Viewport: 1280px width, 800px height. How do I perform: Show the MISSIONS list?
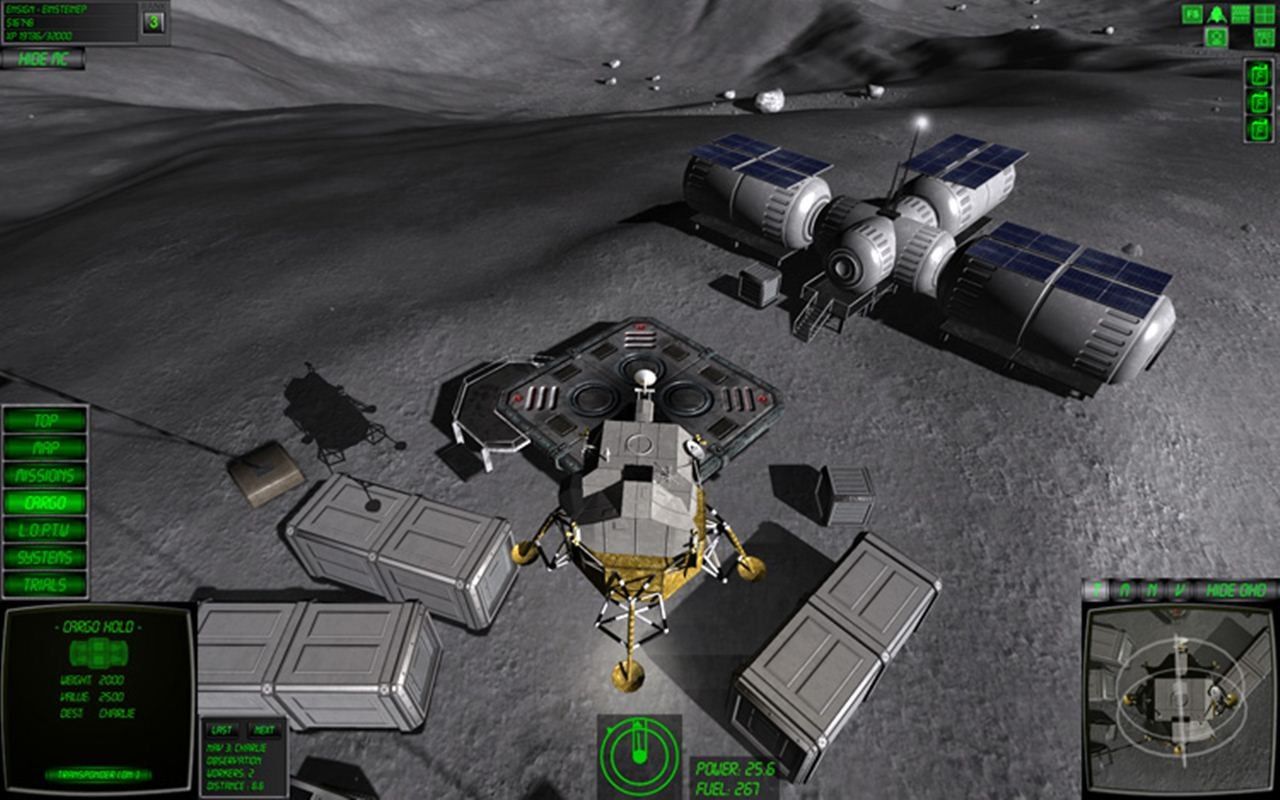(45, 476)
